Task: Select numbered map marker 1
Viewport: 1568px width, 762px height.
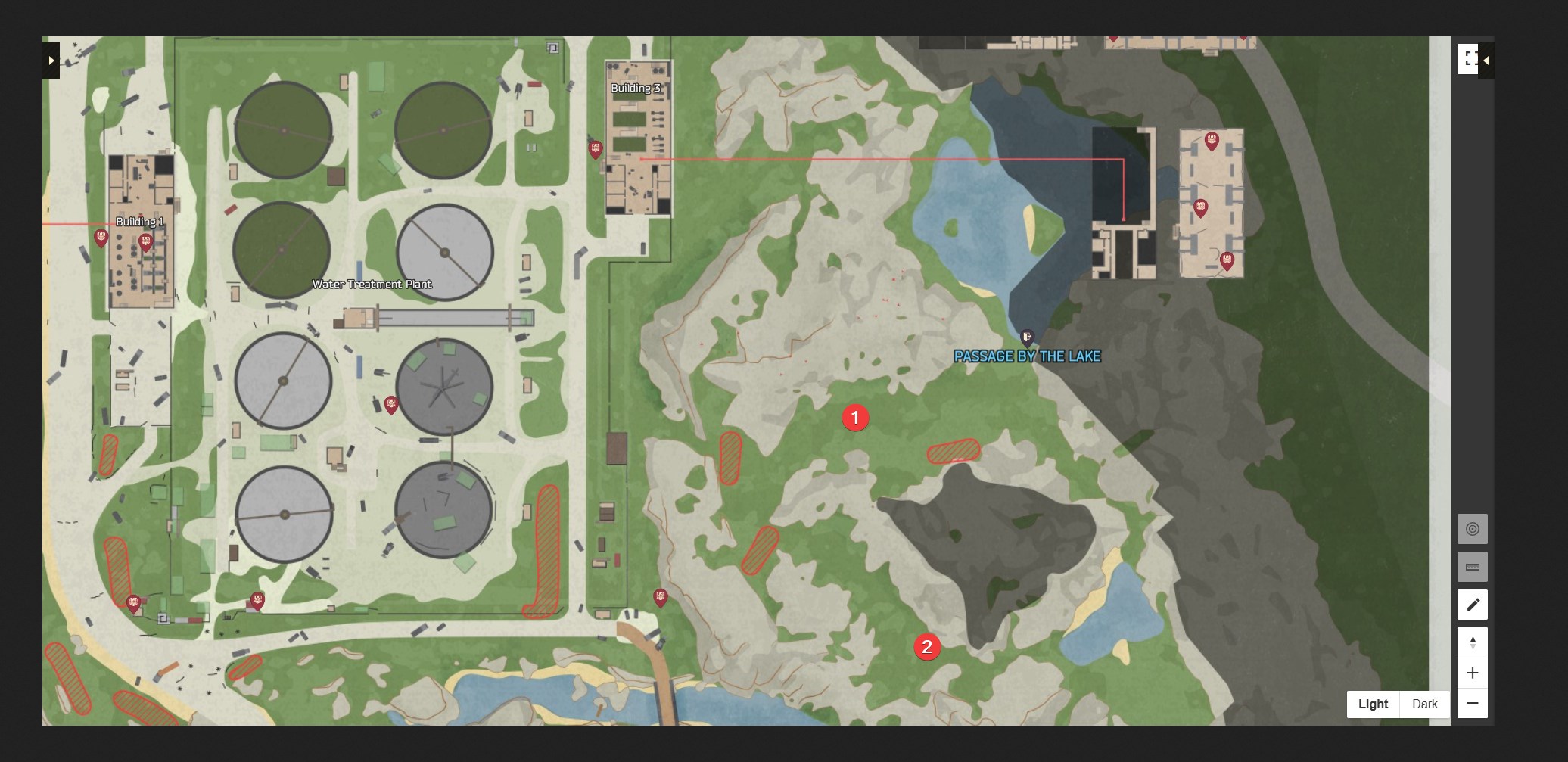Action: pyautogui.click(x=855, y=418)
